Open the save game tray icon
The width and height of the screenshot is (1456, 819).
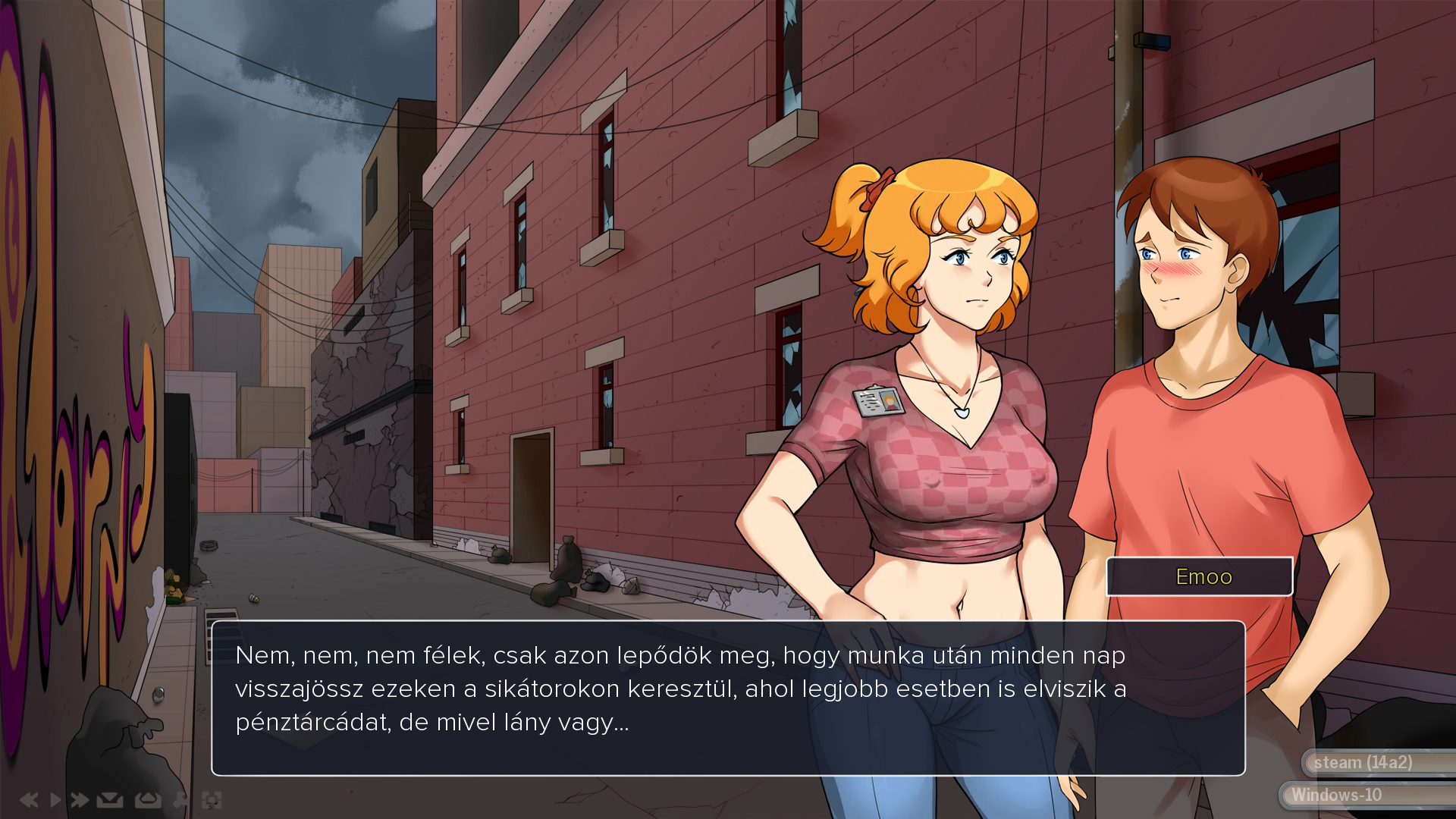coord(110,800)
